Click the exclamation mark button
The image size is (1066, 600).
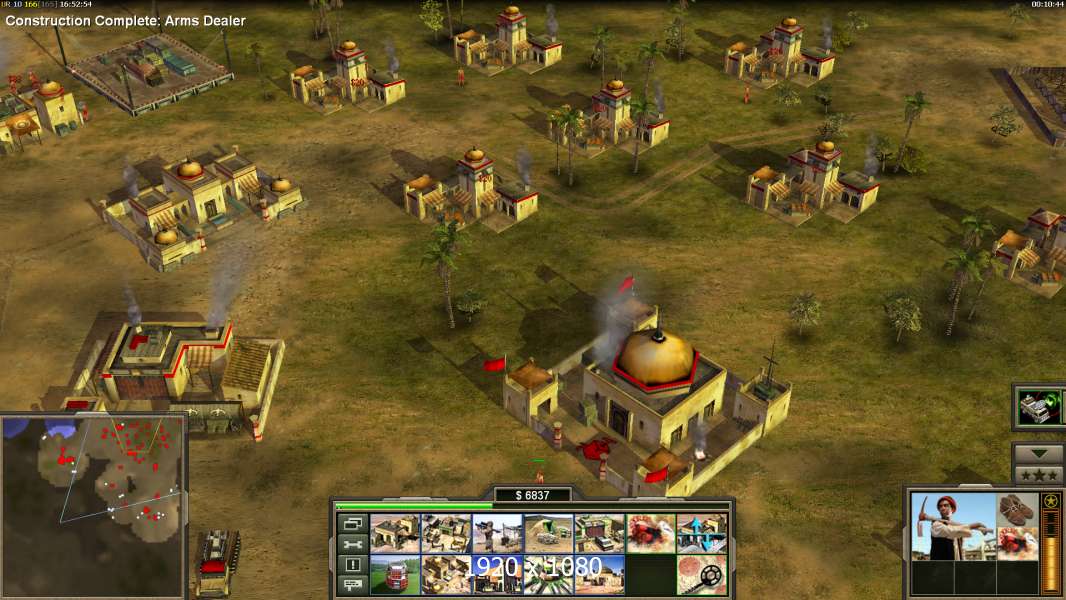coord(352,565)
